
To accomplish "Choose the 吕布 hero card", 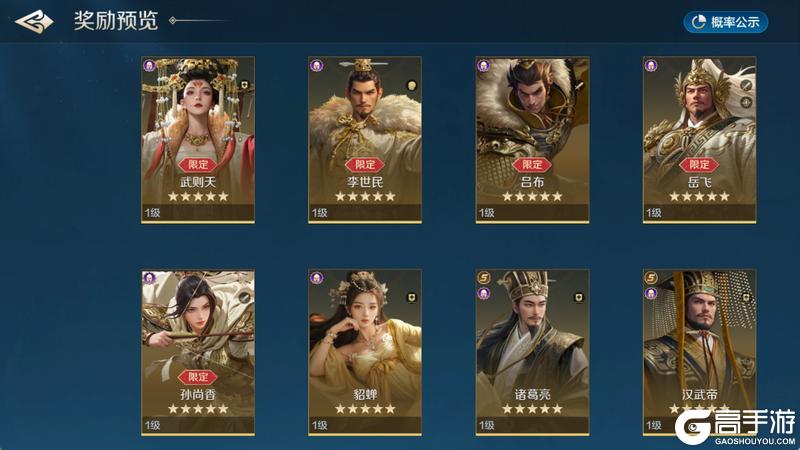I will click(x=532, y=139).
